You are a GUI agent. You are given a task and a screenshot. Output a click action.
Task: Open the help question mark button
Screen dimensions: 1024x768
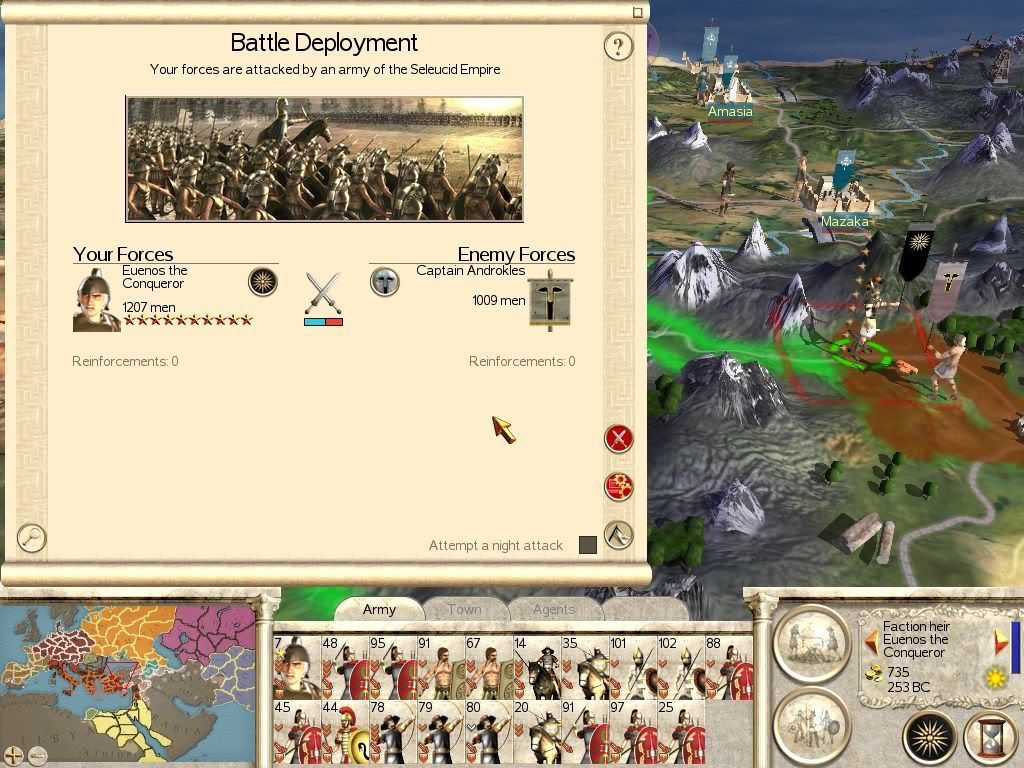(618, 46)
